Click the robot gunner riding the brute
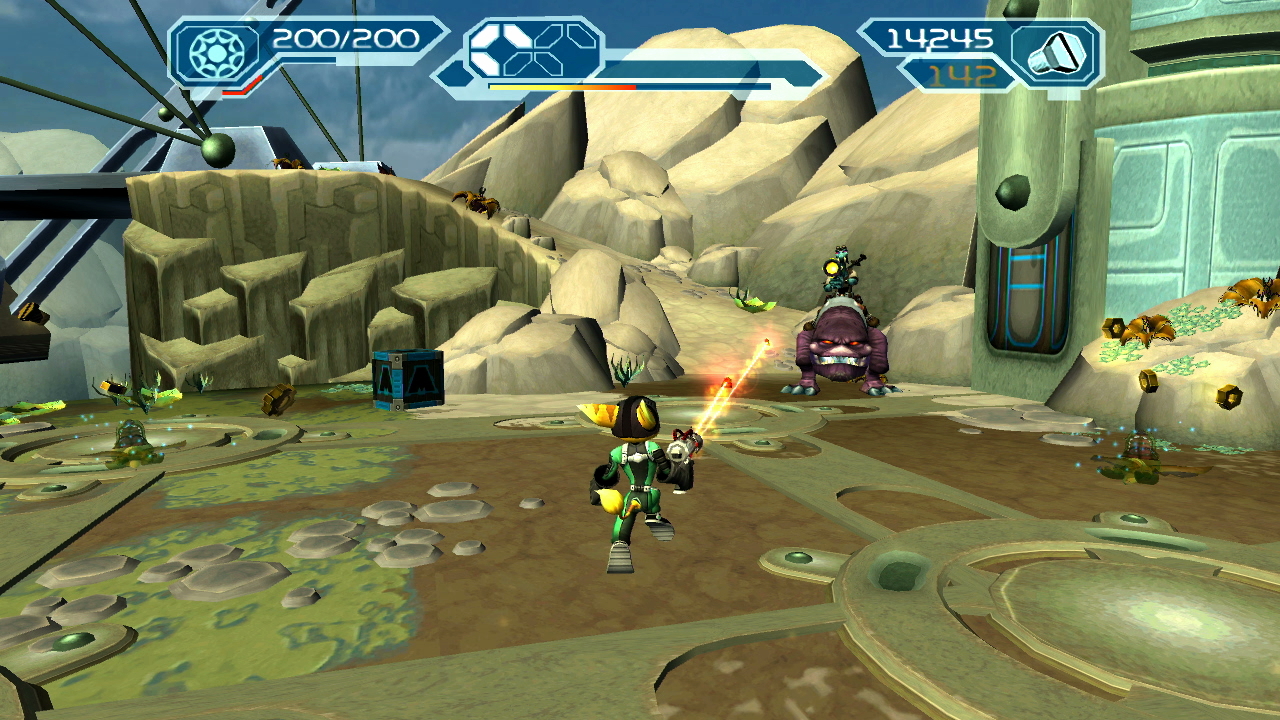 pyautogui.click(x=840, y=272)
